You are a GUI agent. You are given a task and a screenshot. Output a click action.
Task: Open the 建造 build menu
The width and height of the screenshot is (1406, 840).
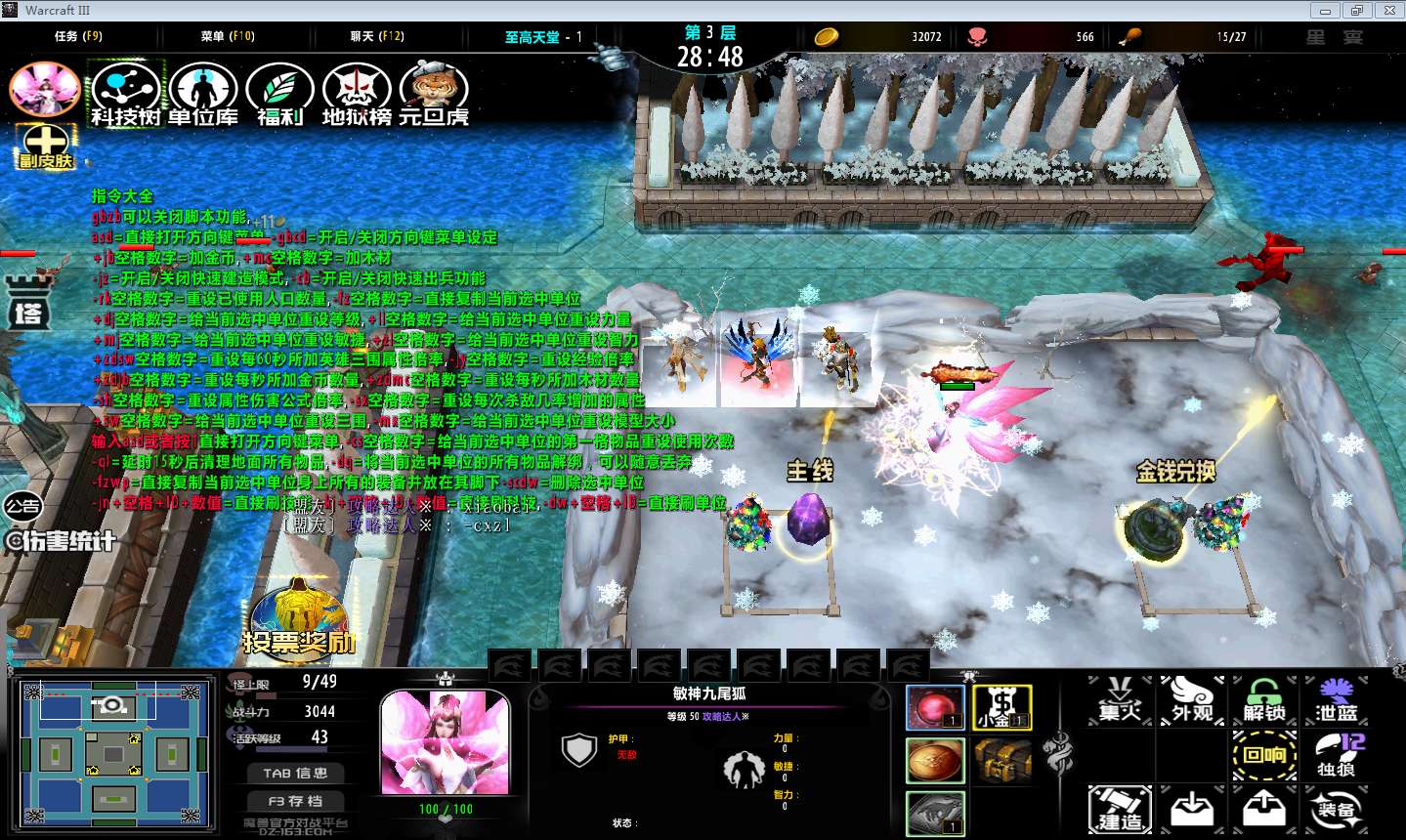[x=1120, y=810]
